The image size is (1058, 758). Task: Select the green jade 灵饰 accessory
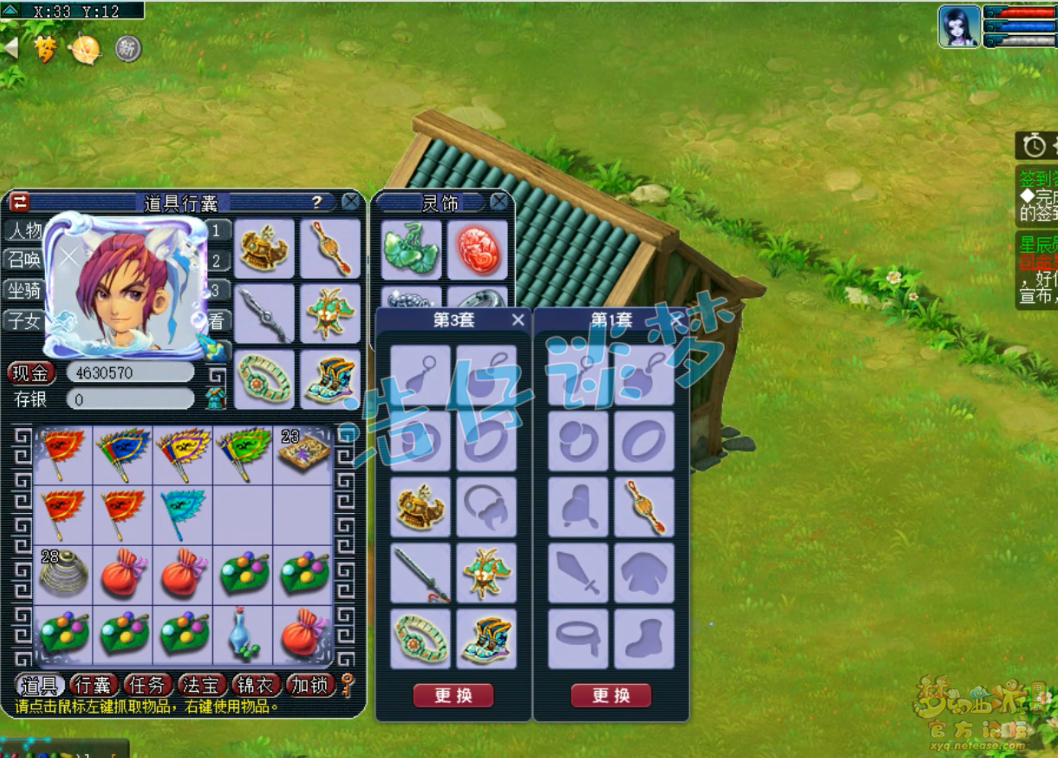tap(410, 249)
